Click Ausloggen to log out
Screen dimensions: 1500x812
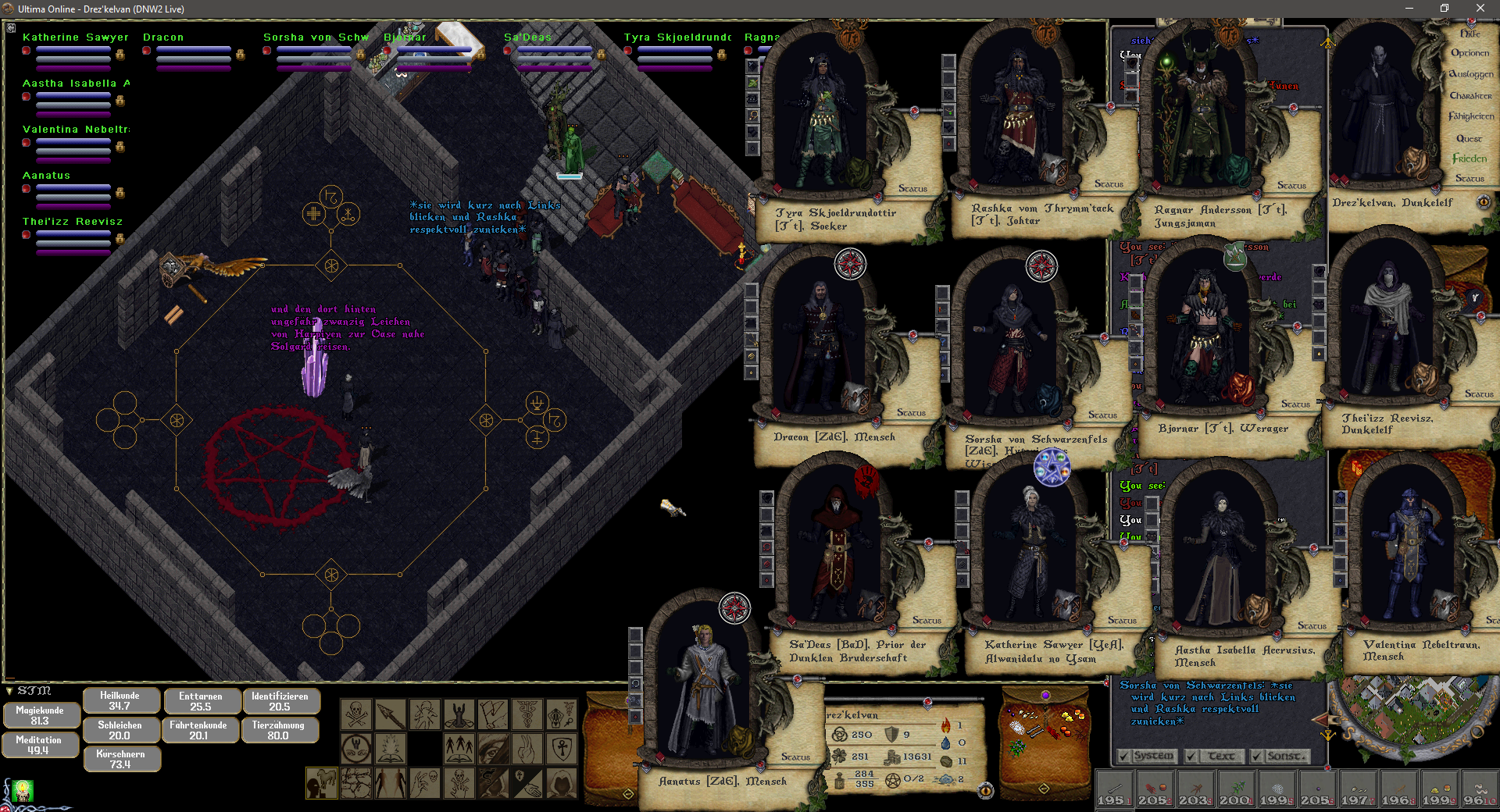pyautogui.click(x=1470, y=74)
